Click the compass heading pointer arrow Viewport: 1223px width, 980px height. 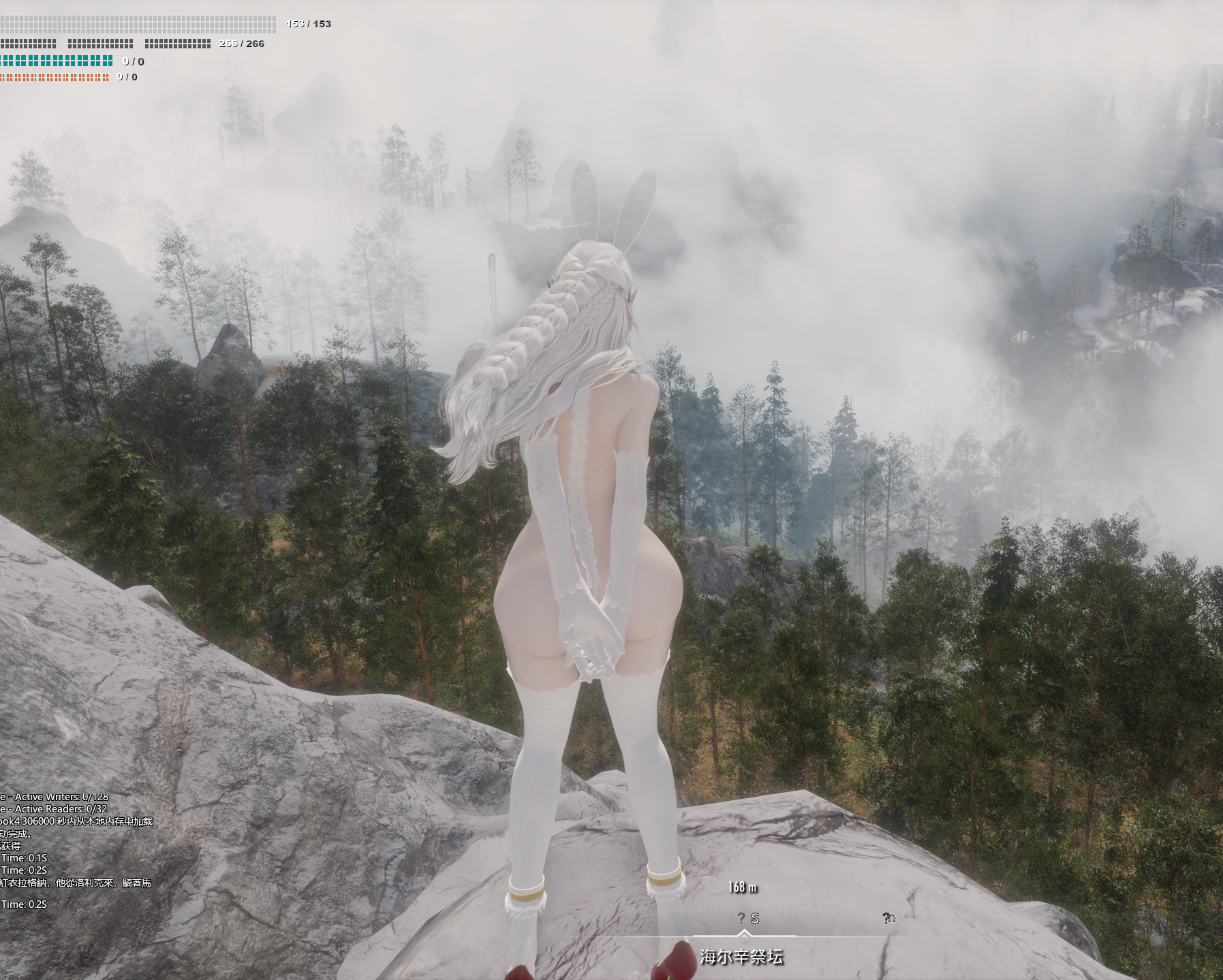tap(744, 933)
